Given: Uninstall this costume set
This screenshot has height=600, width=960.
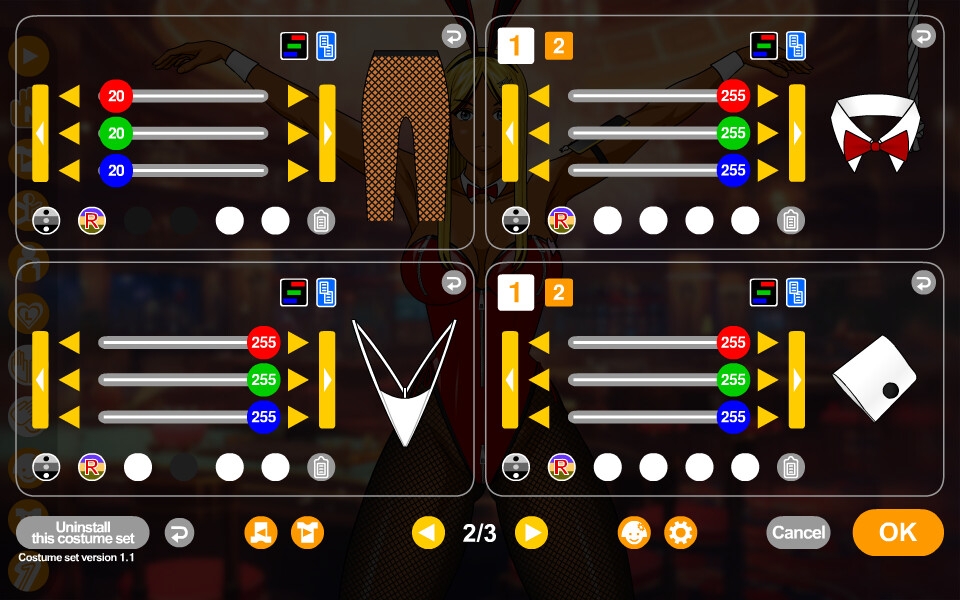Looking at the screenshot, I should point(83,532).
